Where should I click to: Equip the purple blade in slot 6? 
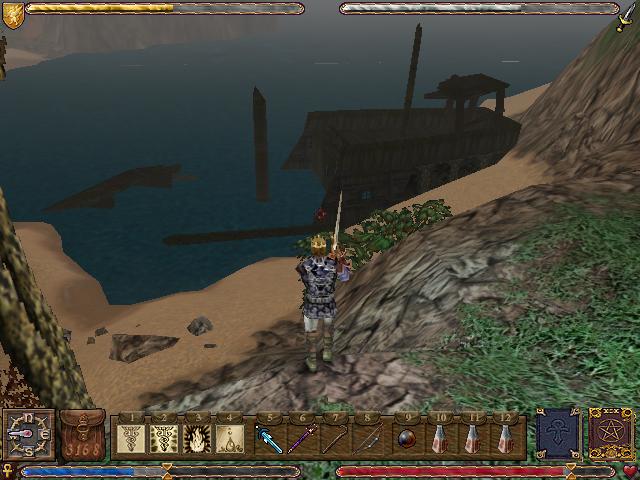click(x=303, y=437)
